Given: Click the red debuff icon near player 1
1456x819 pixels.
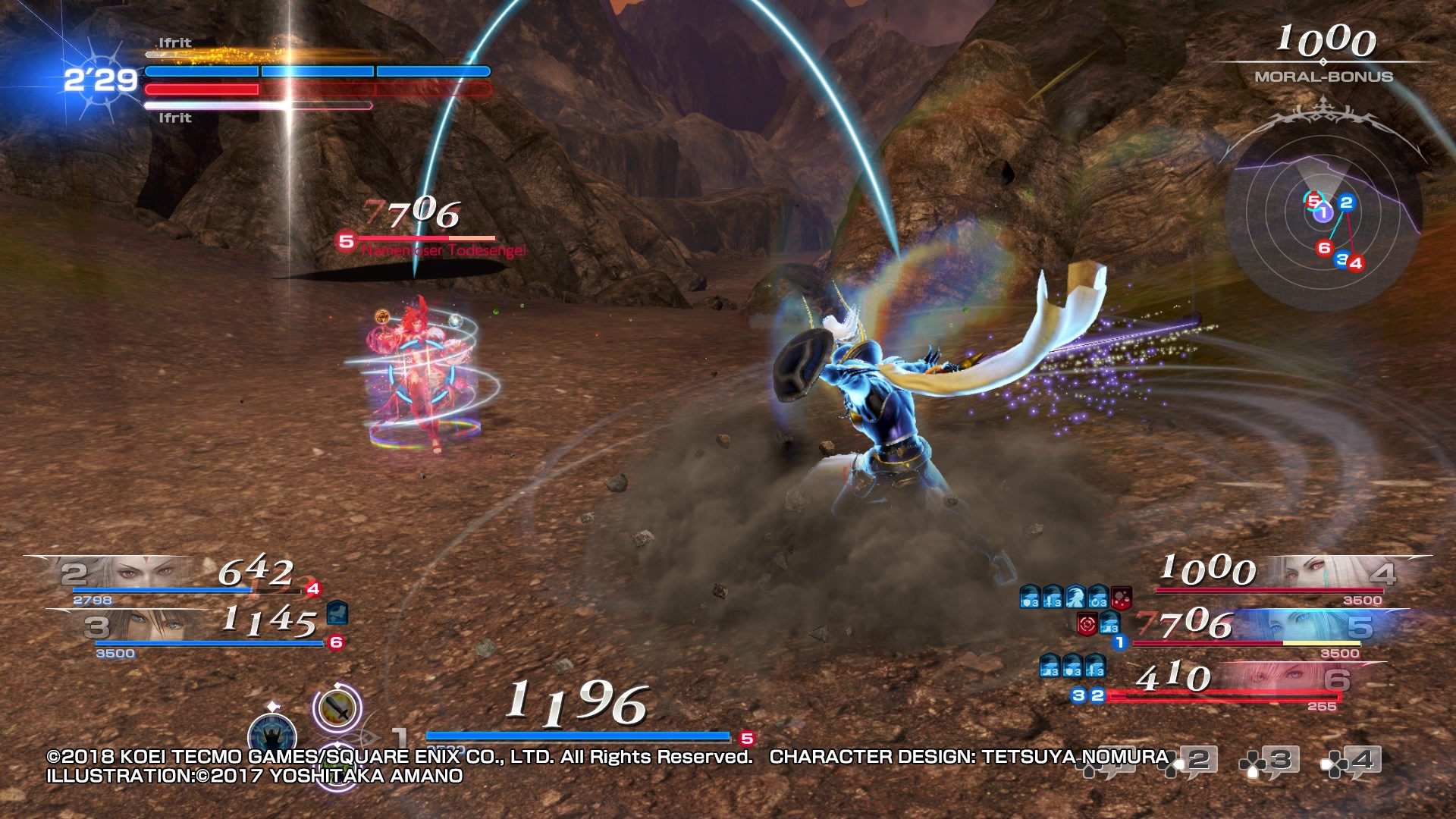Looking at the screenshot, I should [1087, 624].
